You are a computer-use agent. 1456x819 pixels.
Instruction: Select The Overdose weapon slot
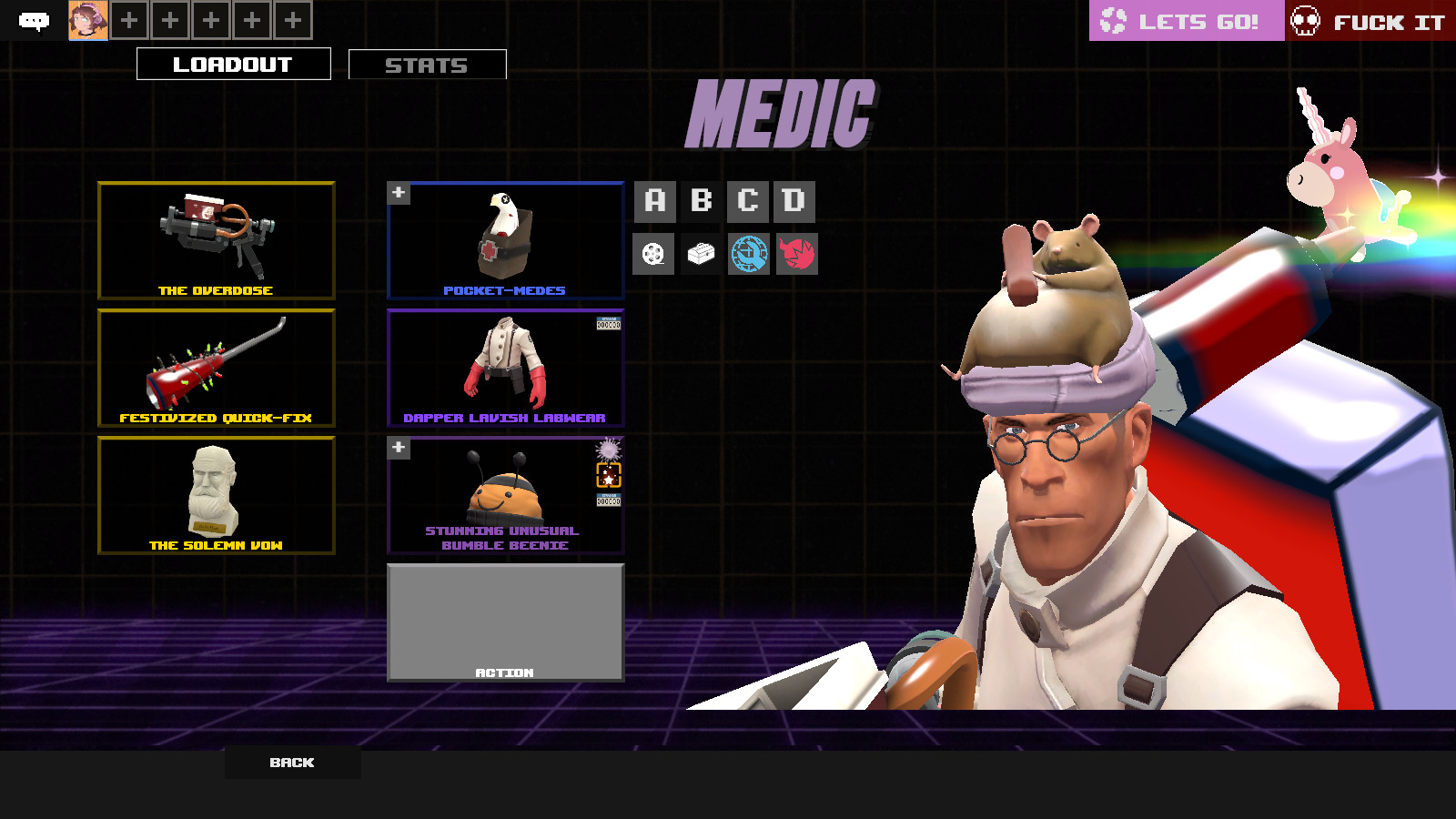click(x=216, y=240)
